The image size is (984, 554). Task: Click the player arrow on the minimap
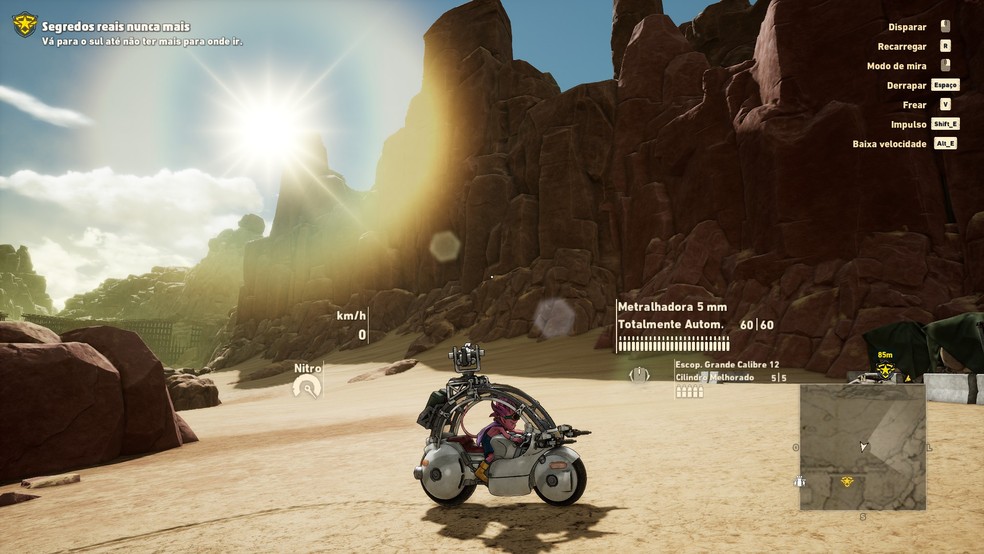(x=863, y=446)
